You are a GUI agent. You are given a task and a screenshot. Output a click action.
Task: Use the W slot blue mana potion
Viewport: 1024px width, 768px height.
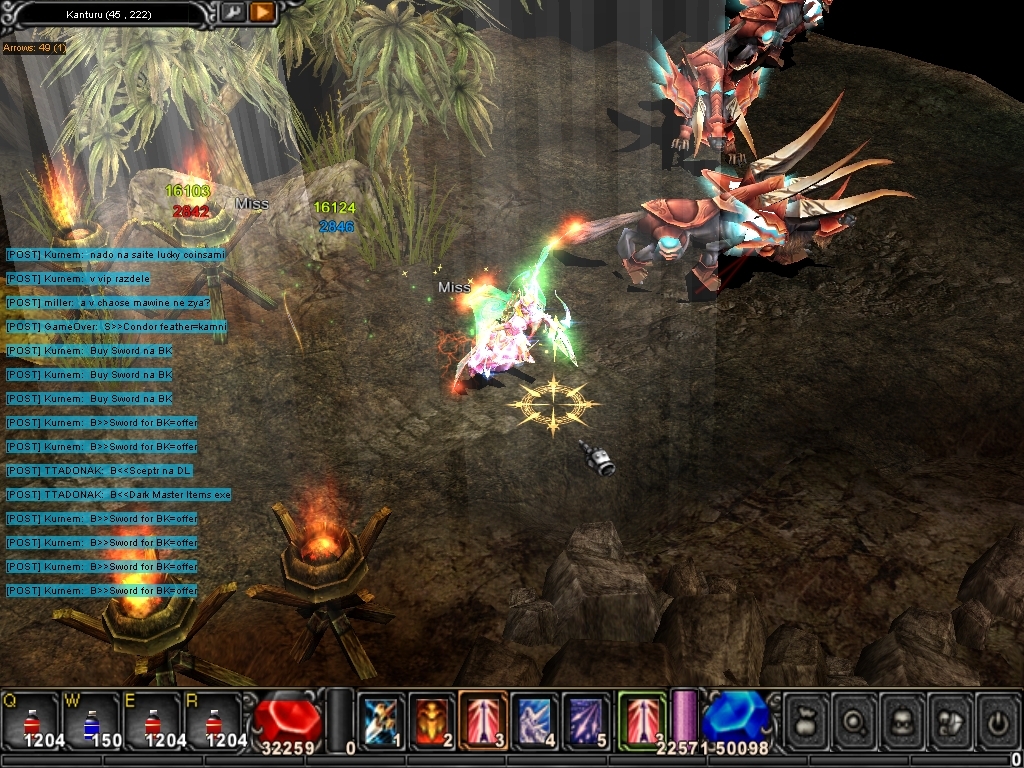point(92,722)
